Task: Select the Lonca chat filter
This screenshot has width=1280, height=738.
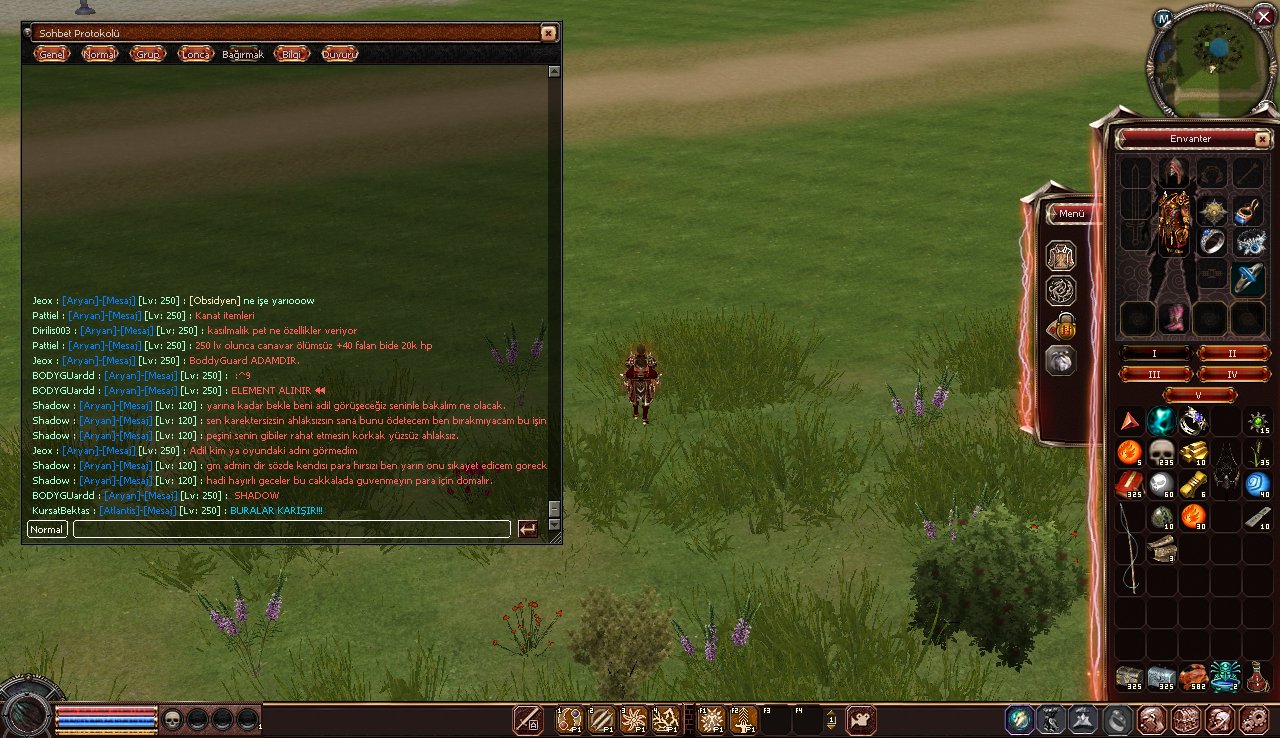Action: 195,54
